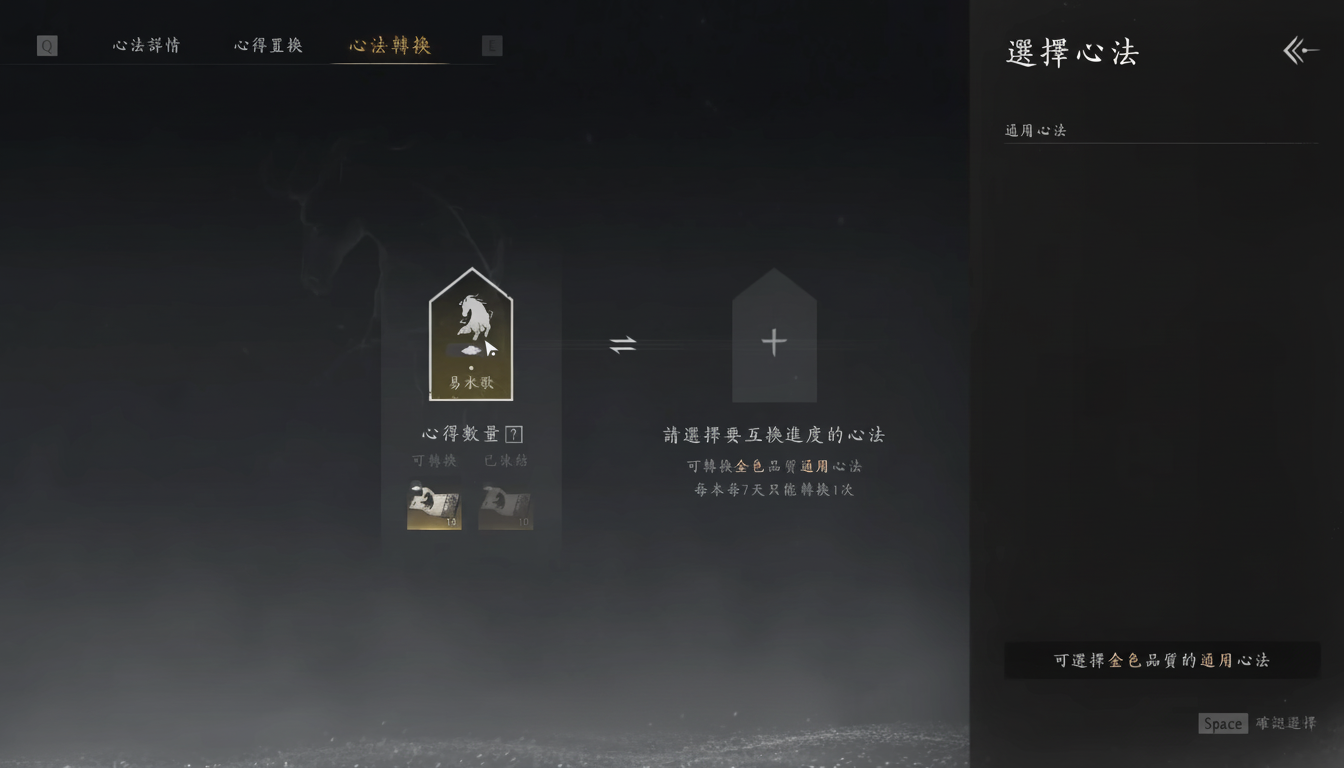This screenshot has width=1344, height=768.
Task: Click the 請選擇要互換進度的心法 prompt text
Action: pyautogui.click(x=773, y=434)
